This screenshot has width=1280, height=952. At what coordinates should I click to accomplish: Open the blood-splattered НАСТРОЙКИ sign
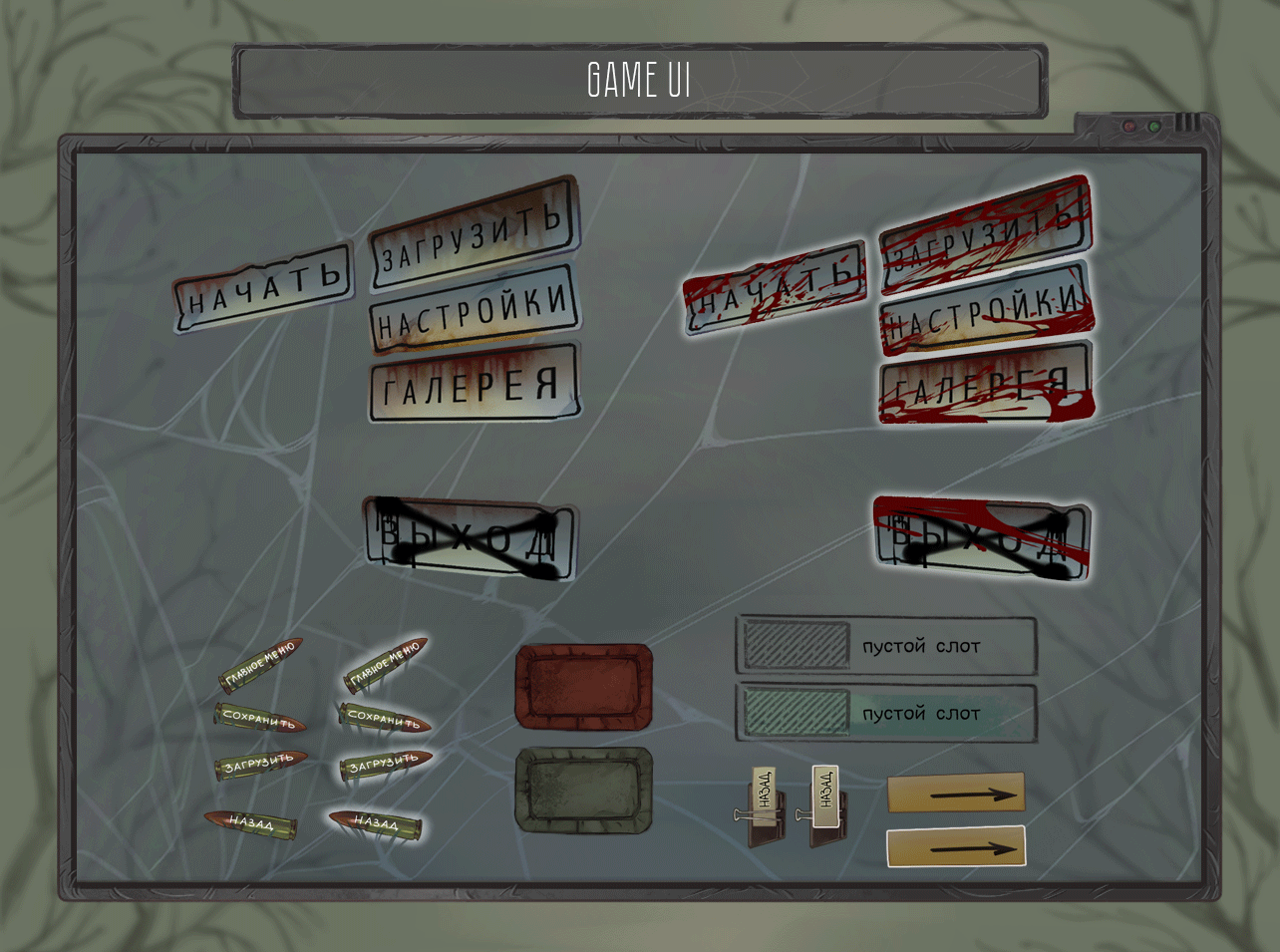985,310
